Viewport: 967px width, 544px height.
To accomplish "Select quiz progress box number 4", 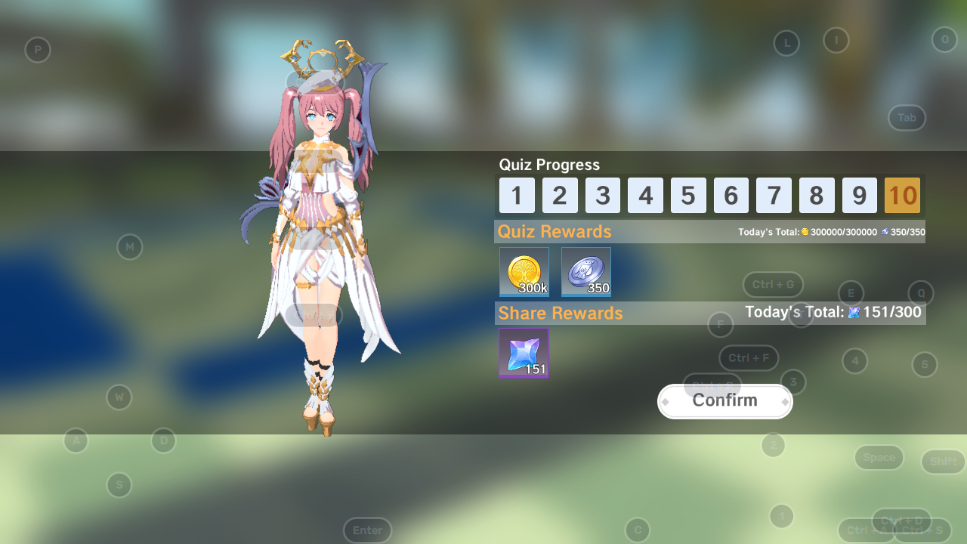I will coord(646,195).
